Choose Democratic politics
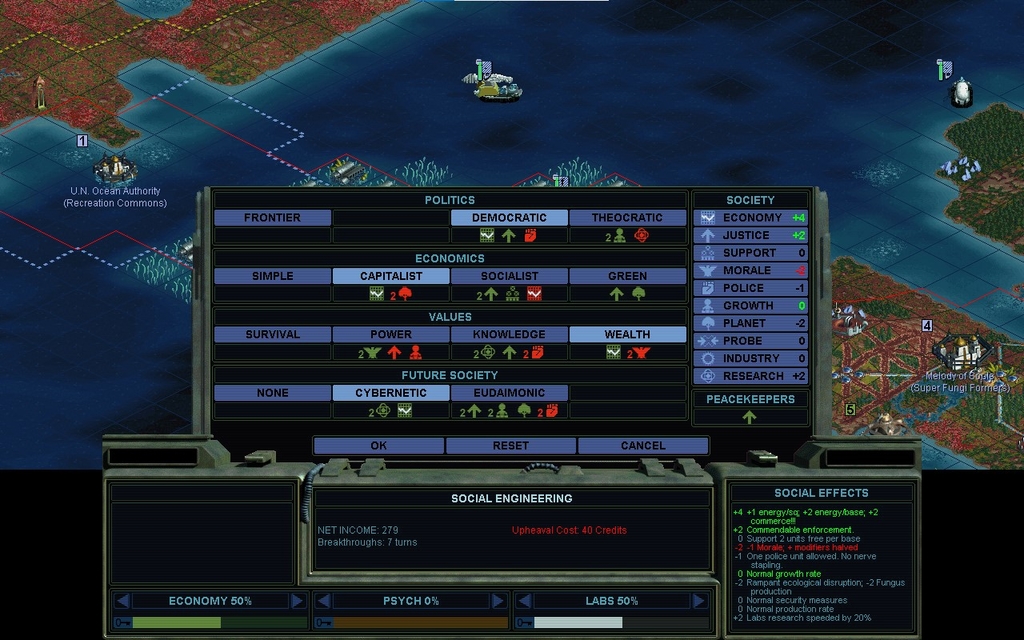Screen dimensions: 1024x640 (509, 218)
